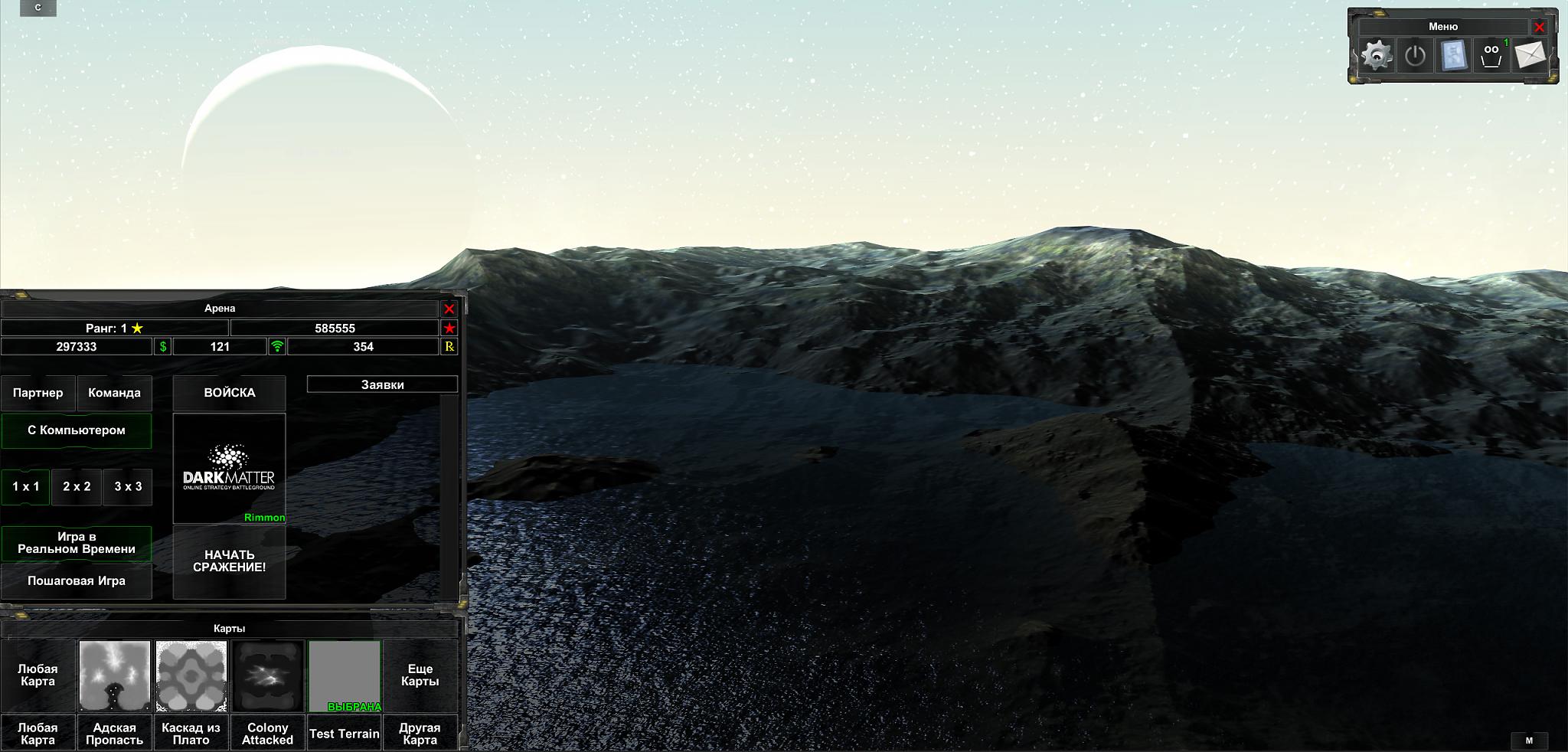Open the envelope mail icon
1568x752 pixels.
(x=1530, y=56)
